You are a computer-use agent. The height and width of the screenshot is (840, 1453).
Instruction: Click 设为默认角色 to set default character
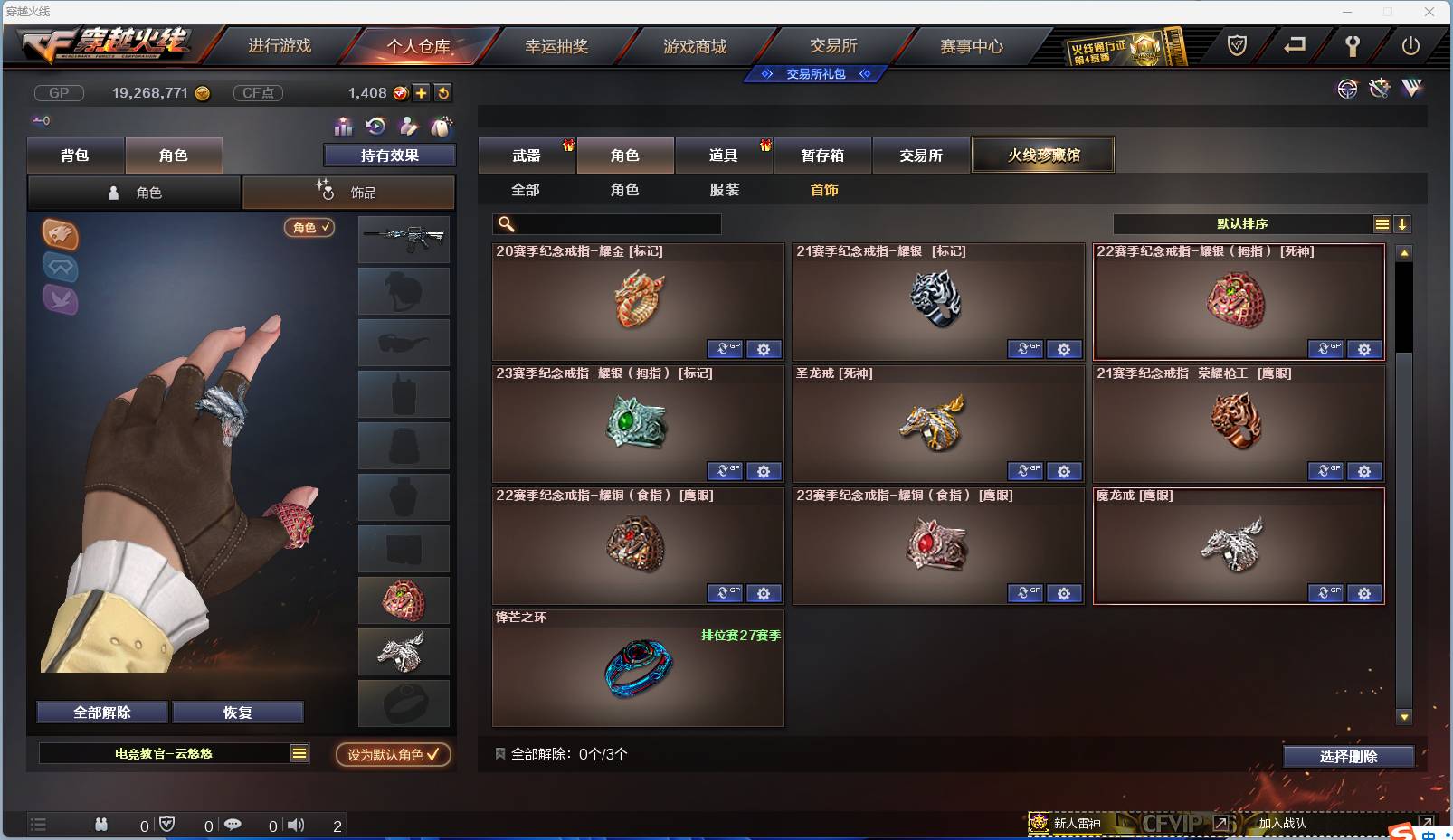coord(392,756)
